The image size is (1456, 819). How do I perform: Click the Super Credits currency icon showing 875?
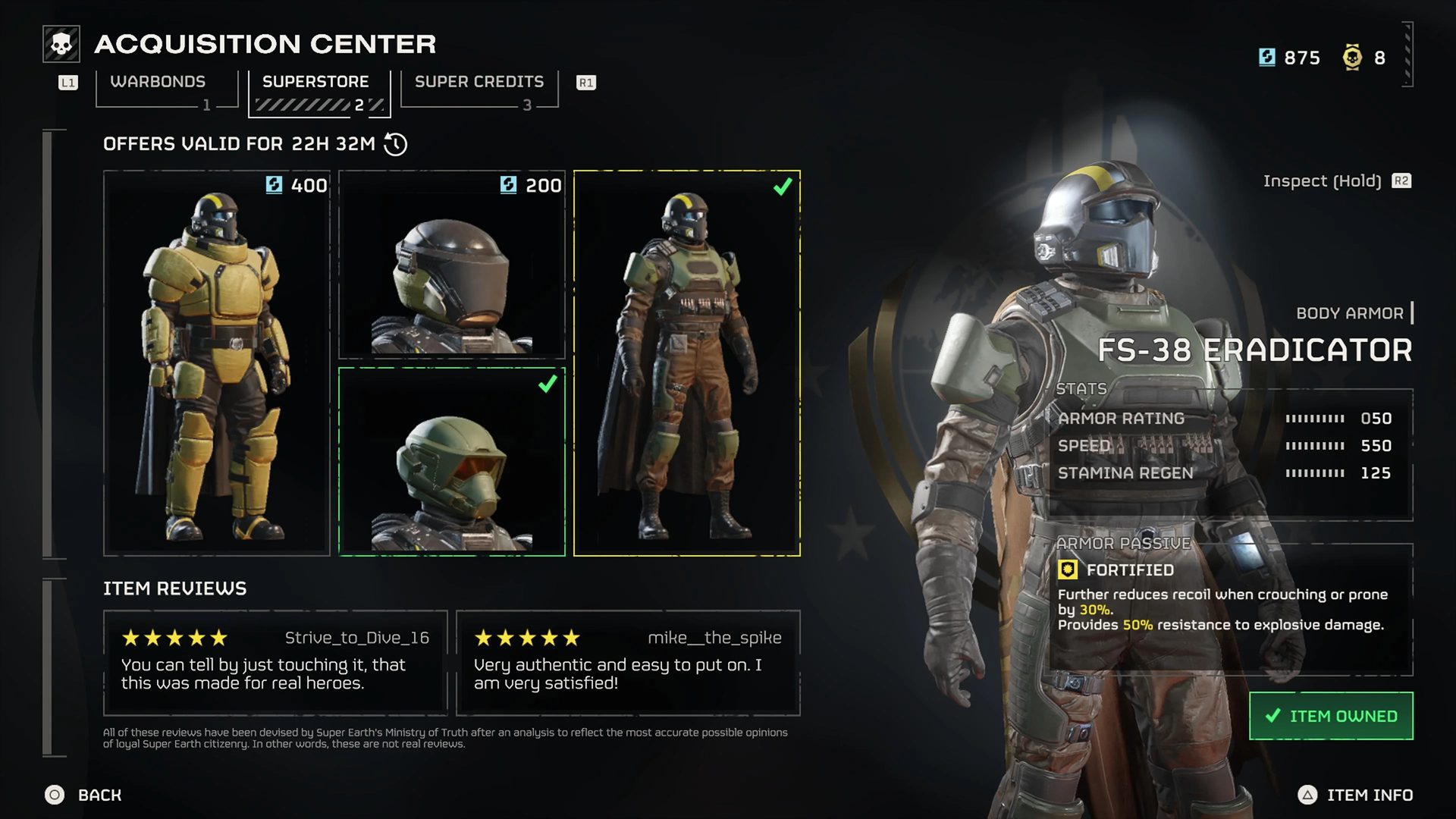(x=1266, y=57)
